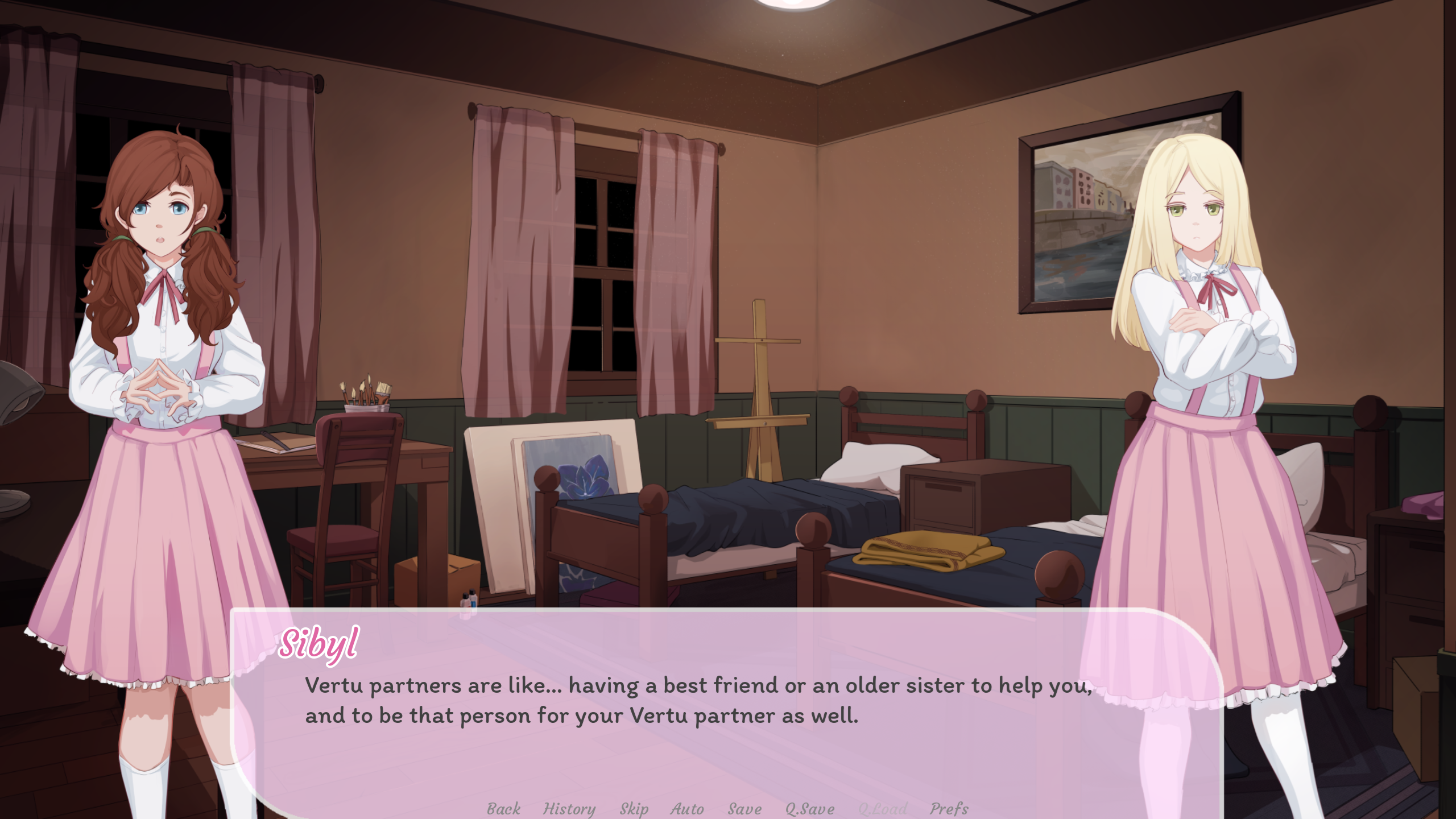
Task: Open Prefs settings
Action: tap(949, 808)
